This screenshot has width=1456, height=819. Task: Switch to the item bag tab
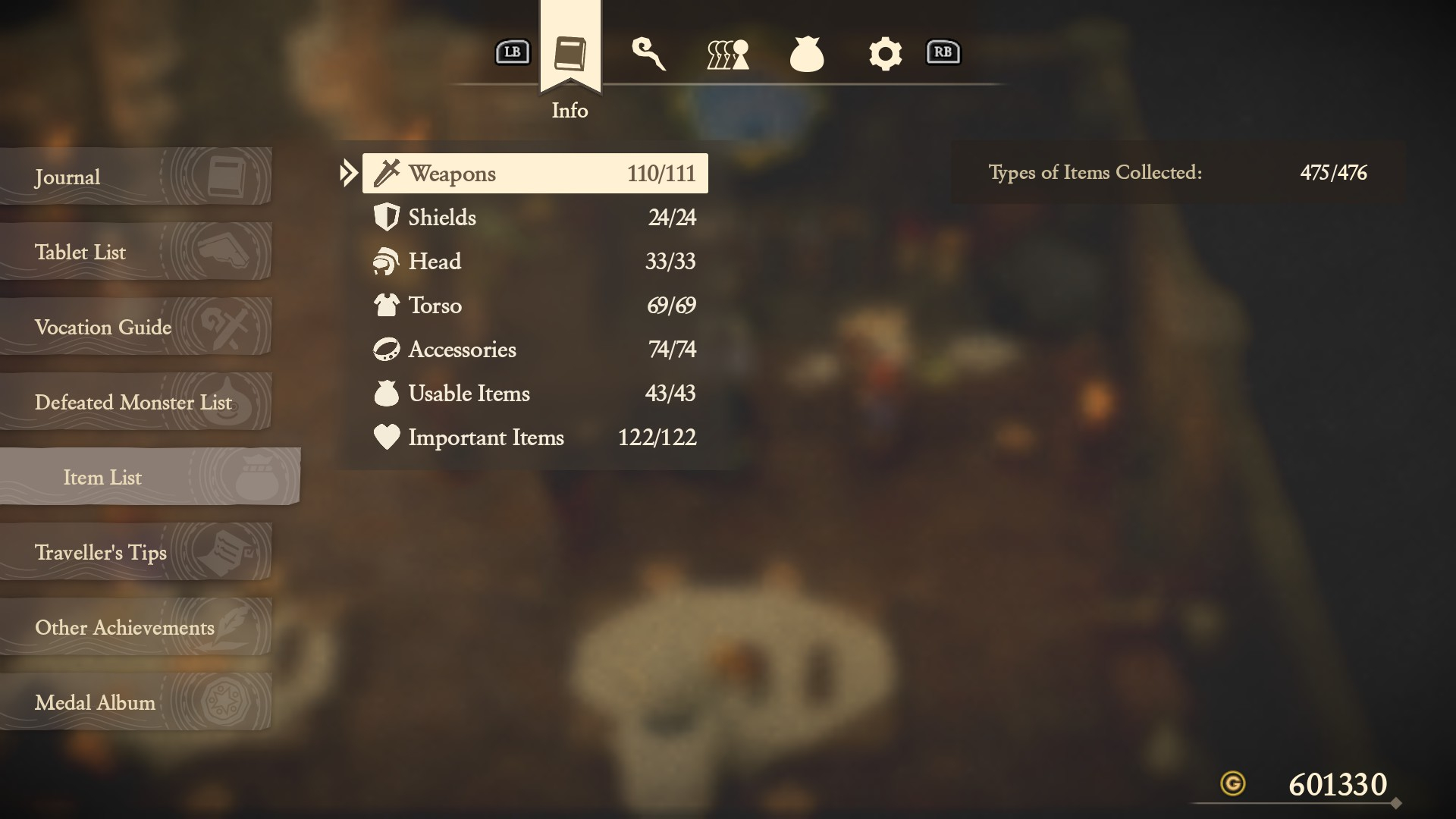point(807,54)
